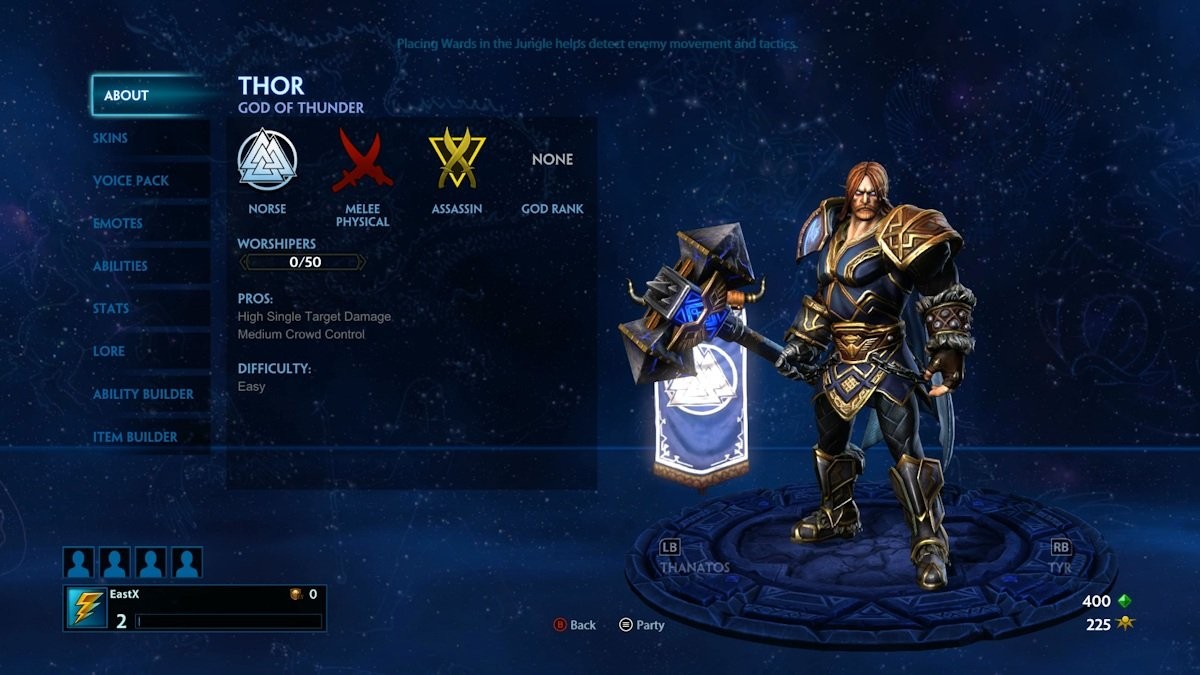This screenshot has height=675, width=1200.
Task: Click the gold favor currency icon
Action: (1125, 625)
